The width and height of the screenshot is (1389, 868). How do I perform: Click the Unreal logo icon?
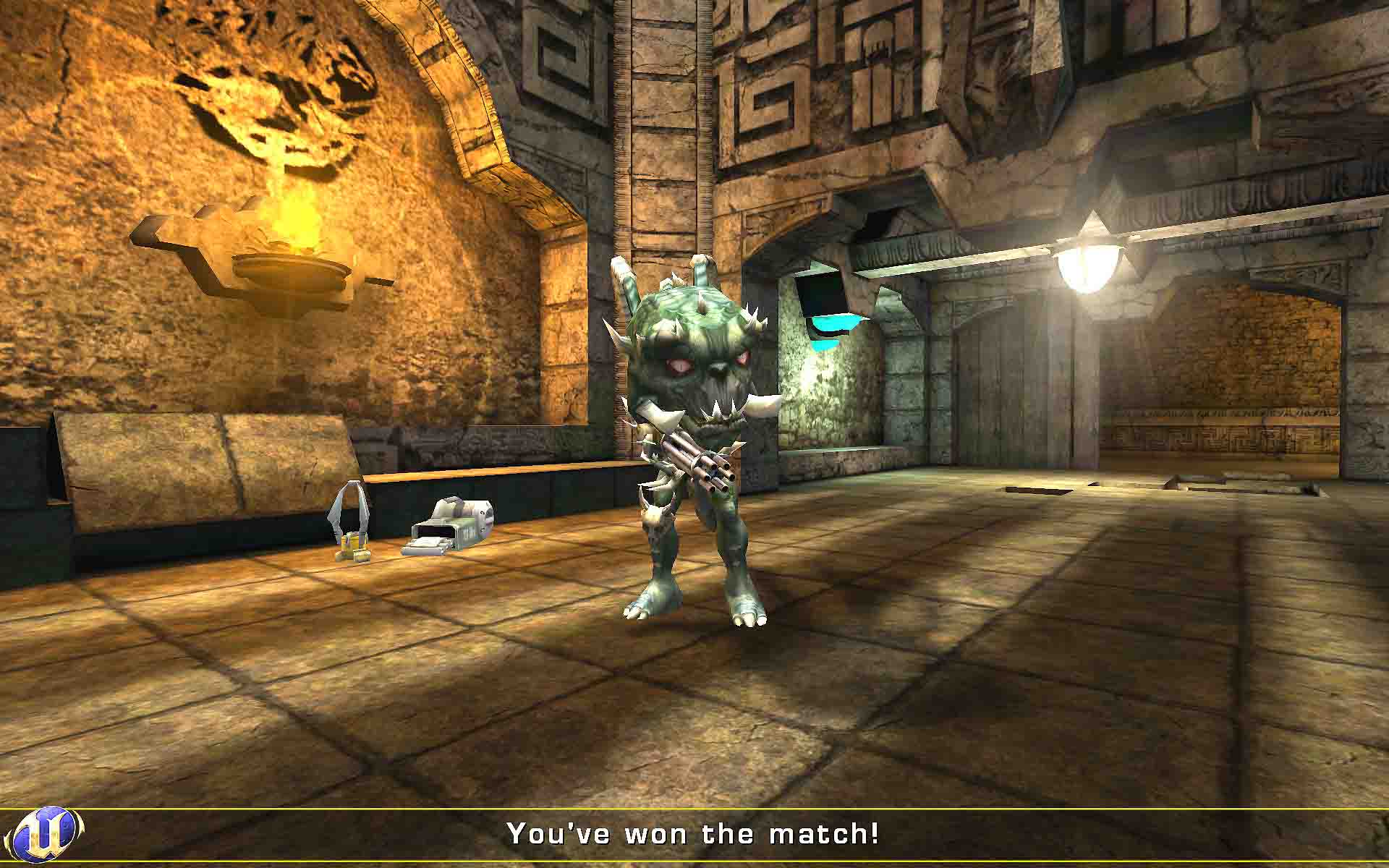pyautogui.click(x=48, y=834)
